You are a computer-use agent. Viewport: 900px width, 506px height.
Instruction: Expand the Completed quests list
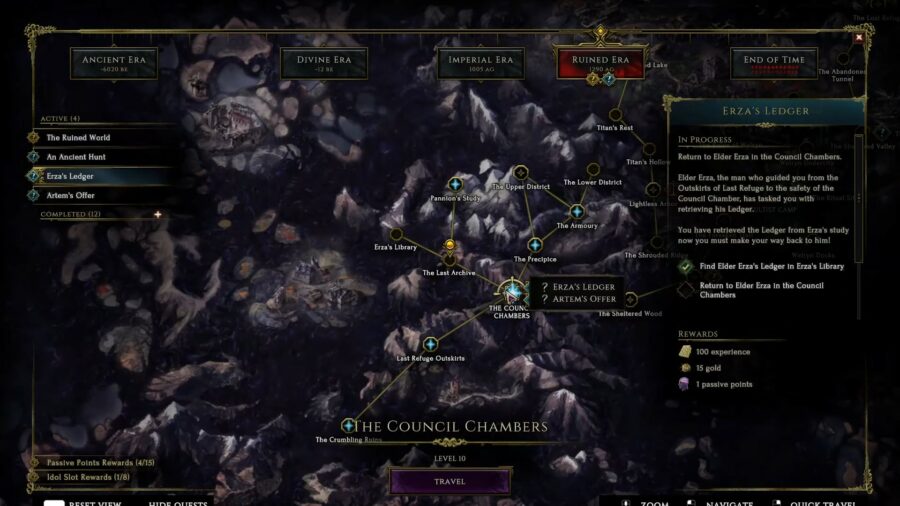157,214
